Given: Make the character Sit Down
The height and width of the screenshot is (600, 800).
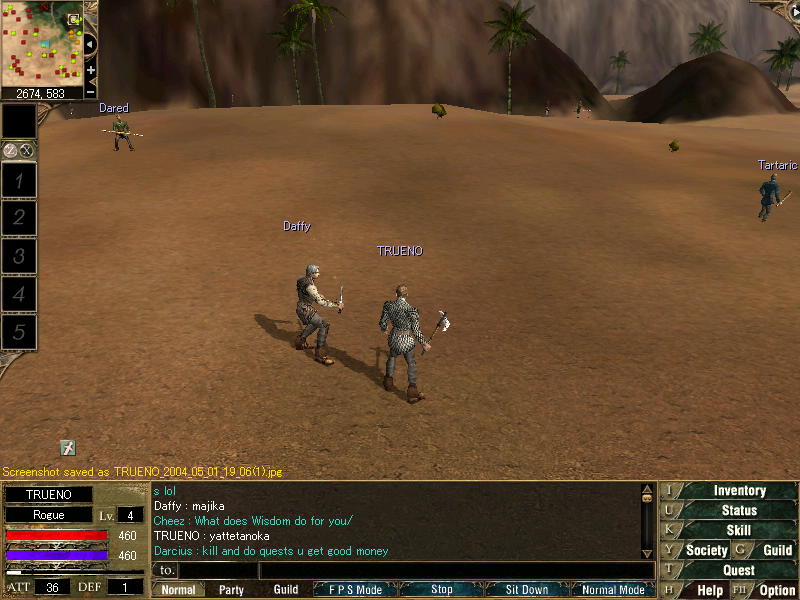Looking at the screenshot, I should click(x=526, y=590).
